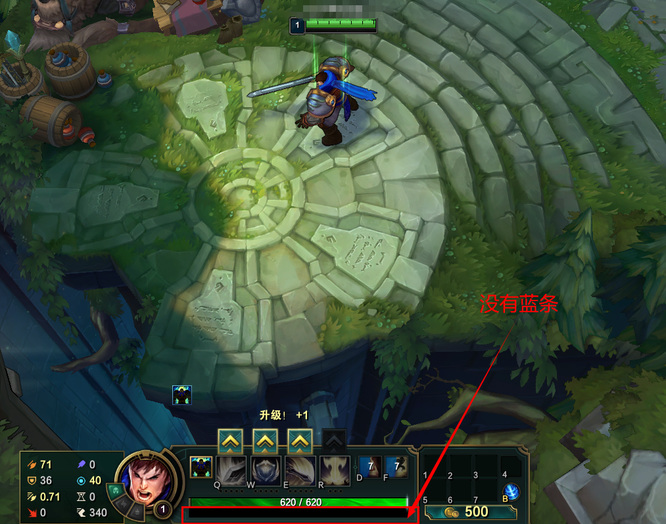666x524 pixels.
Task: Click the passive ability icon left of Q
Action: [201, 467]
